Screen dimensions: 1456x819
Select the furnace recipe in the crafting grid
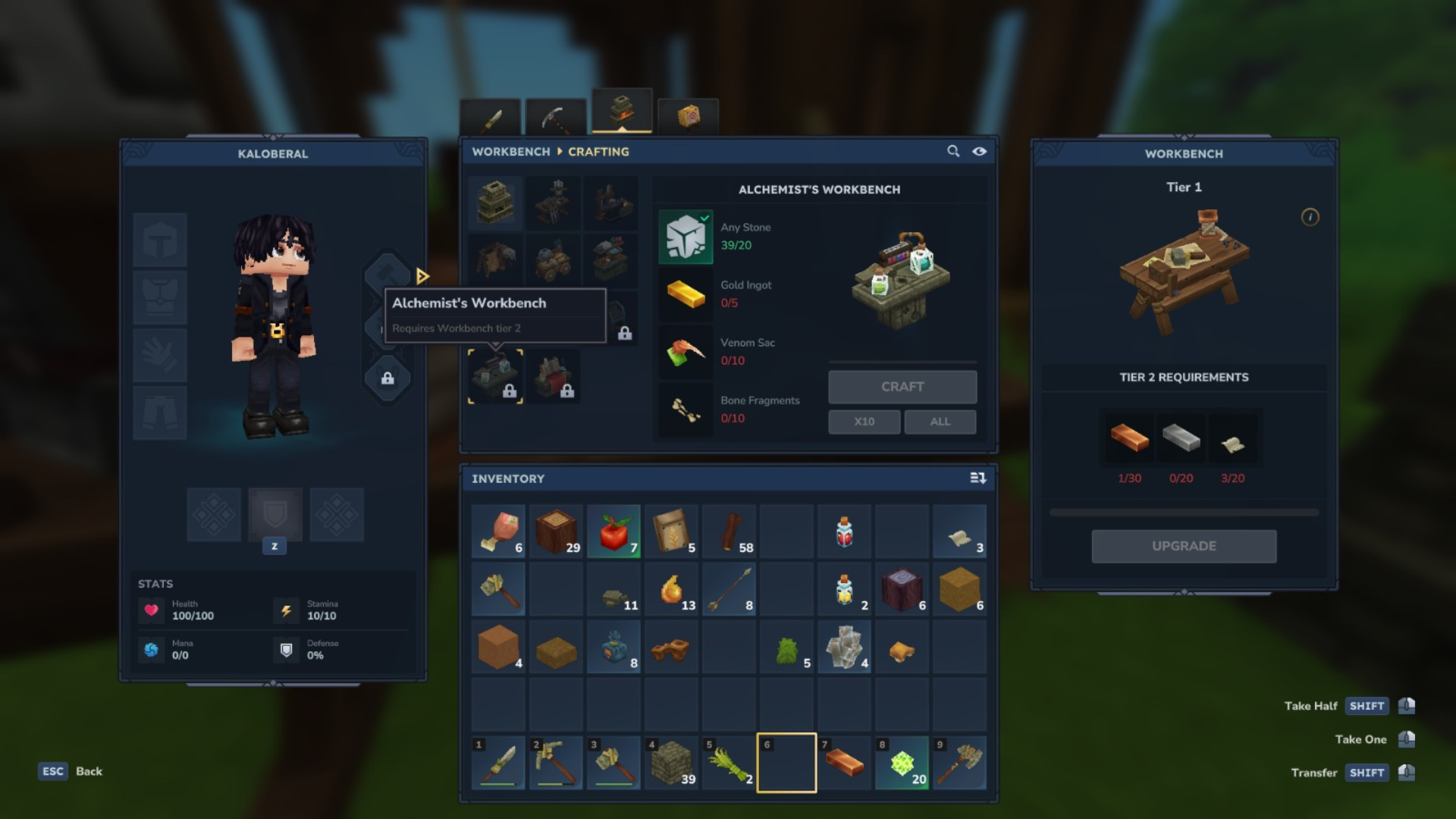click(x=494, y=202)
